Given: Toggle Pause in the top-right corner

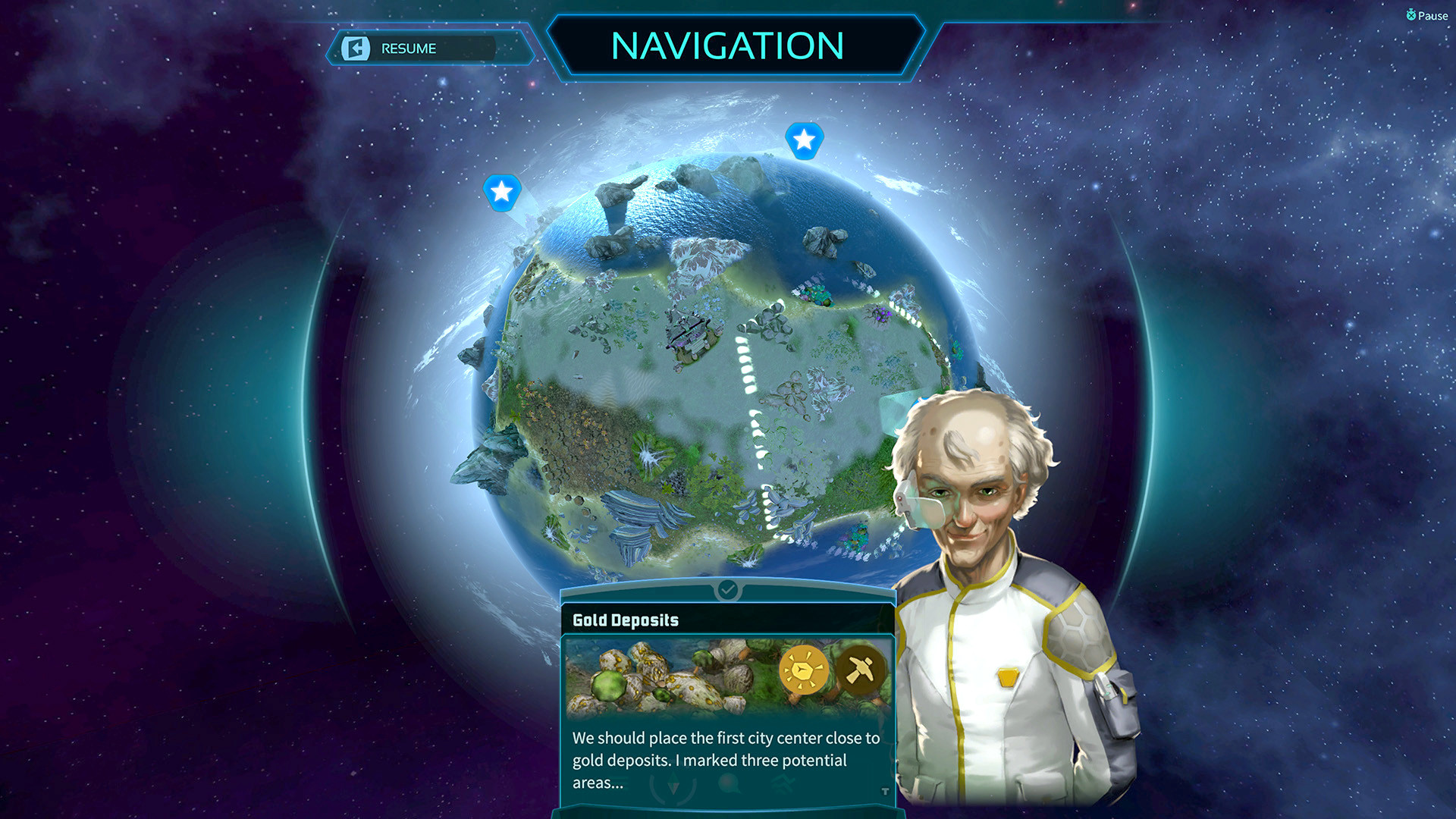Looking at the screenshot, I should 1428,14.
